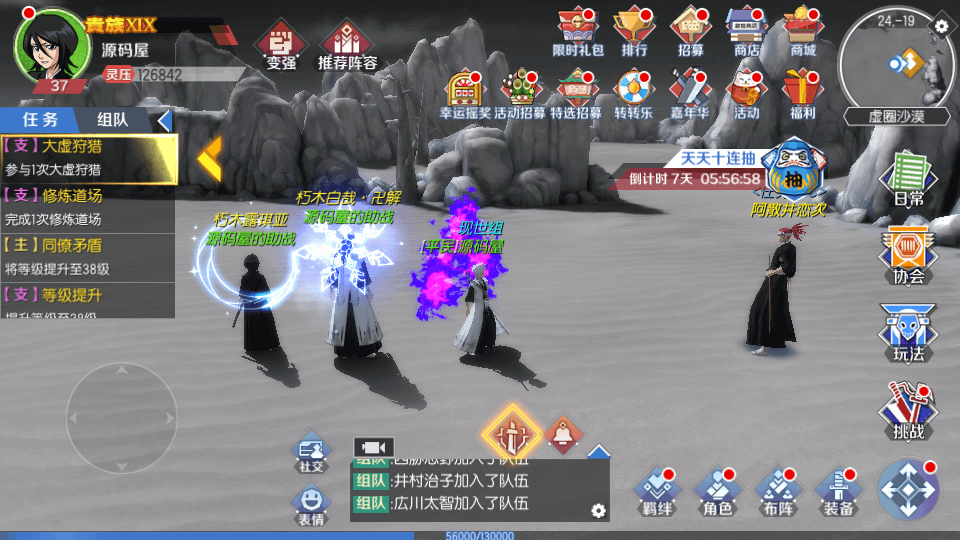Open the 转转乐 spin wheel event
The height and width of the screenshot is (540, 960).
[633, 93]
